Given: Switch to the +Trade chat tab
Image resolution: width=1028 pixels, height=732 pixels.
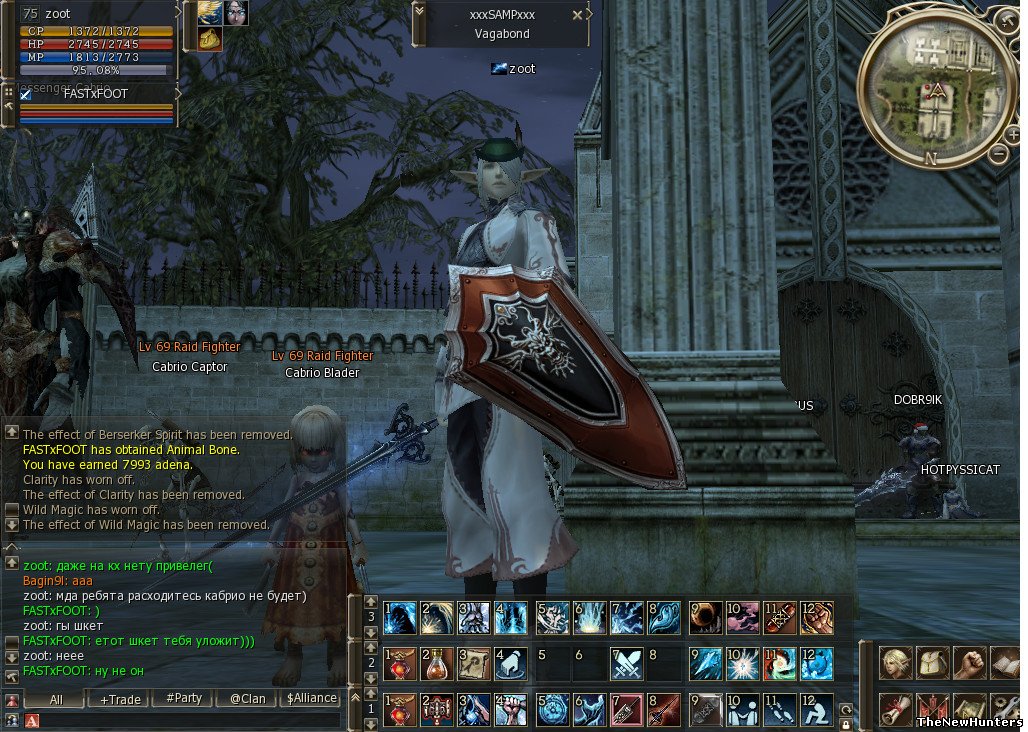Looking at the screenshot, I should tap(120, 699).
